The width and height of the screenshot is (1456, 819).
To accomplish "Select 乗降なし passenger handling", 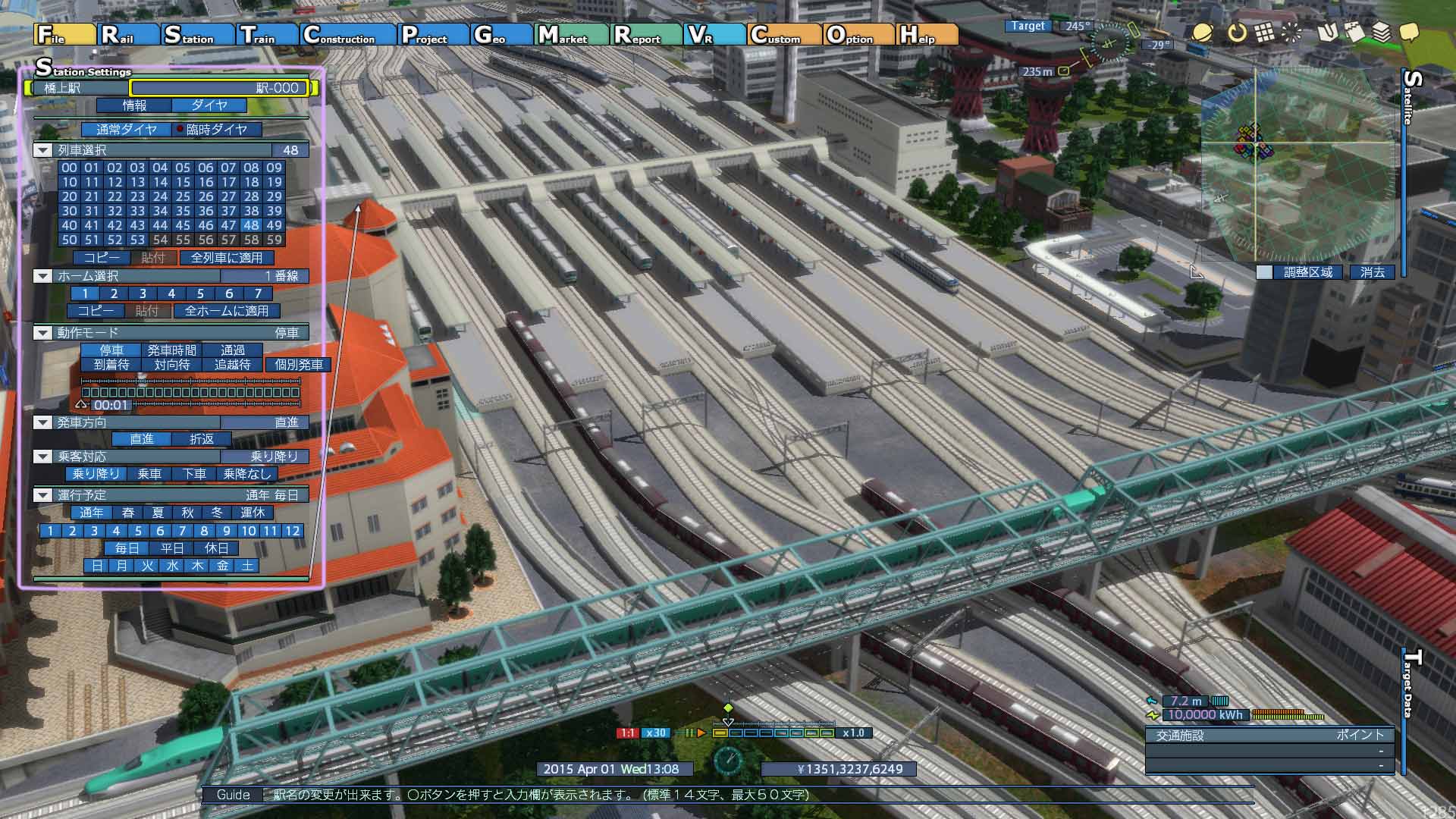I will pos(247,474).
